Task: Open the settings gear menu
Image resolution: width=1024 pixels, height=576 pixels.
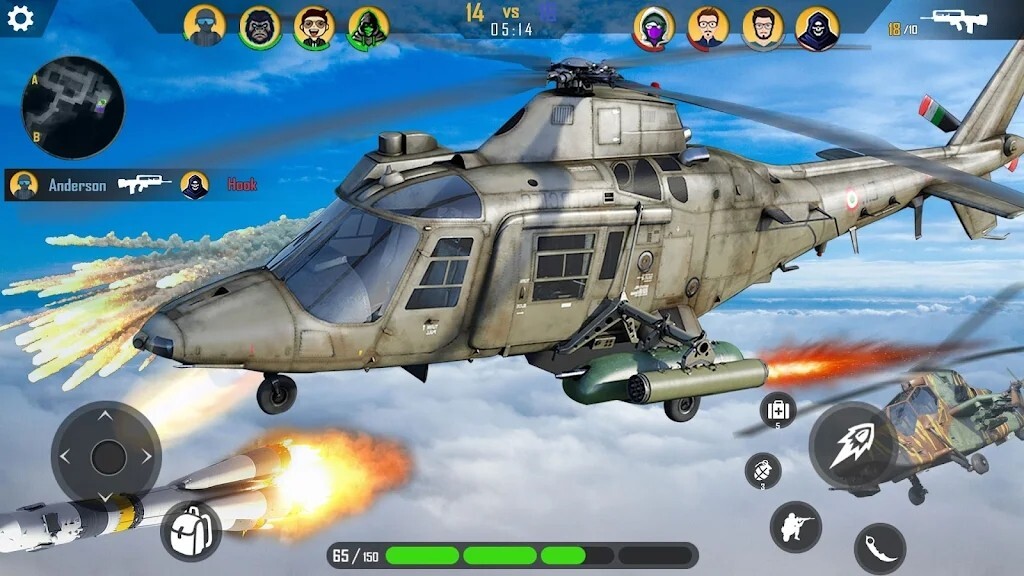Action: (x=20, y=19)
